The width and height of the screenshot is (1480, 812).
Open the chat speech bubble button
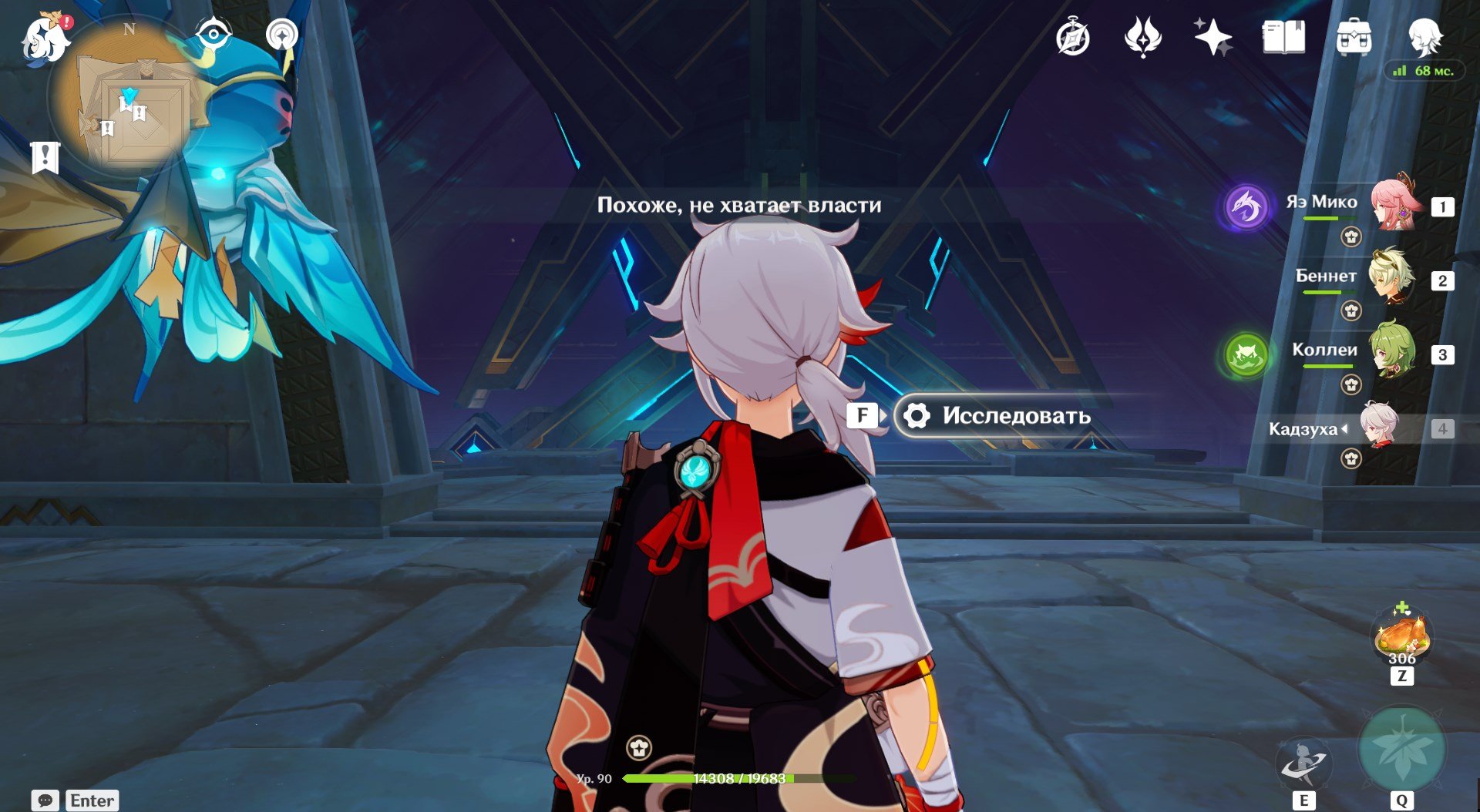point(45,800)
